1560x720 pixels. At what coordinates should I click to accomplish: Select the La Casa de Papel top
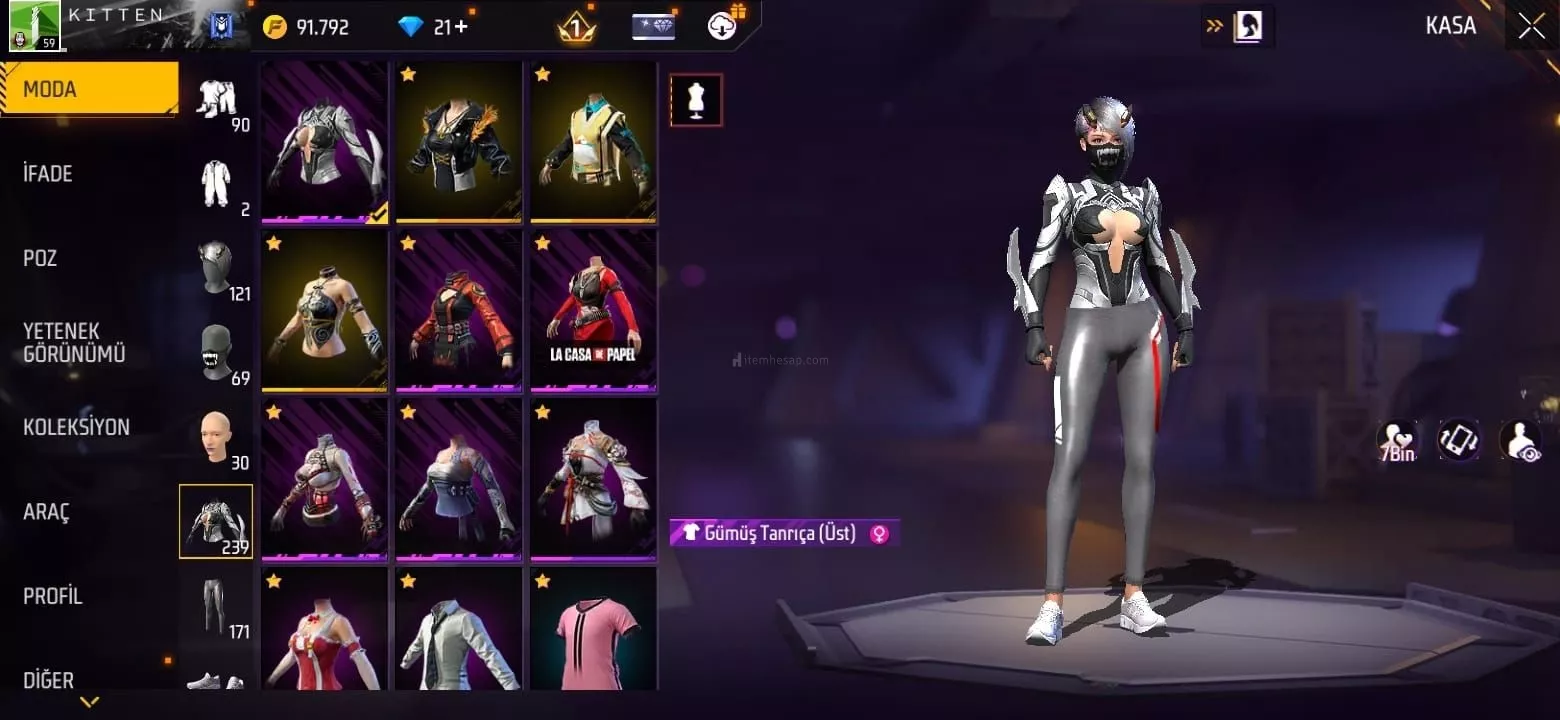(593, 310)
